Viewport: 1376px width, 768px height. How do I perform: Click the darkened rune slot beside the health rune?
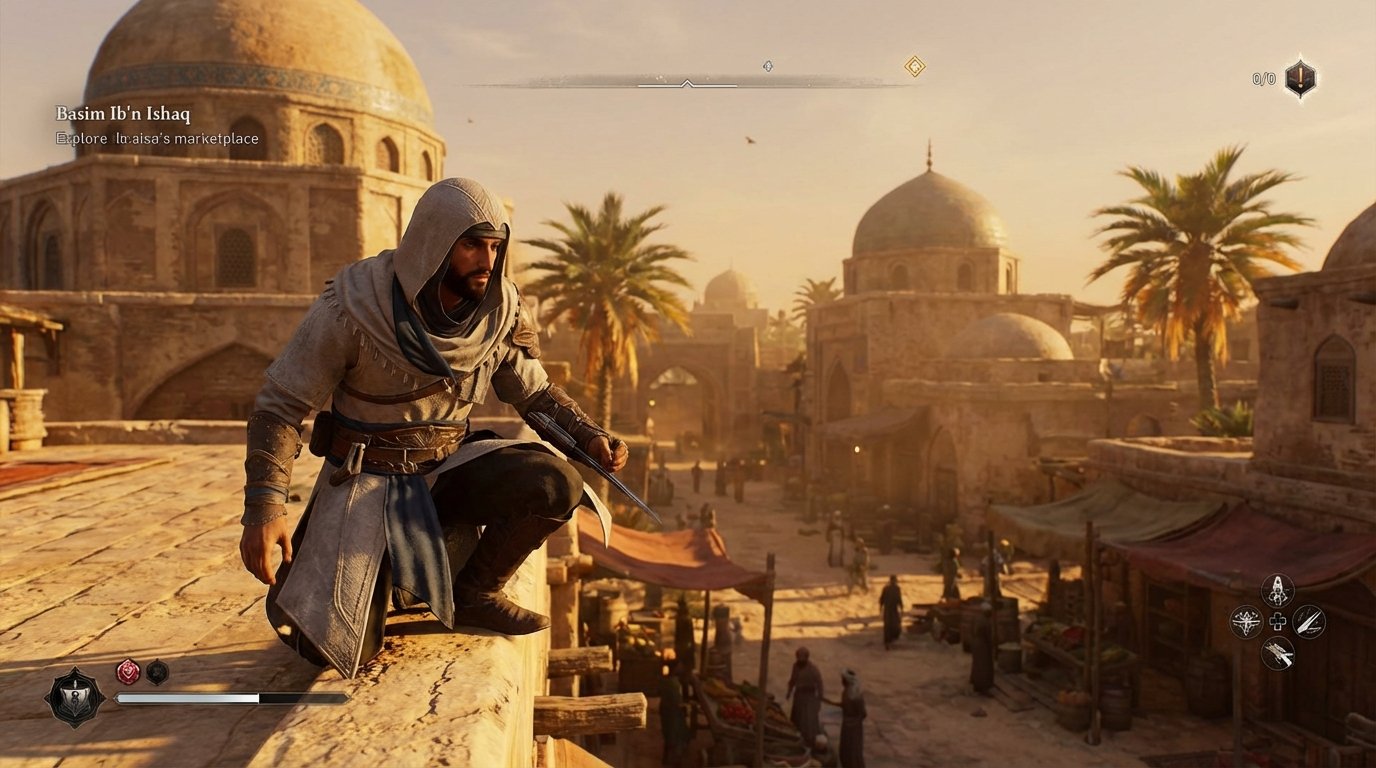(157, 670)
